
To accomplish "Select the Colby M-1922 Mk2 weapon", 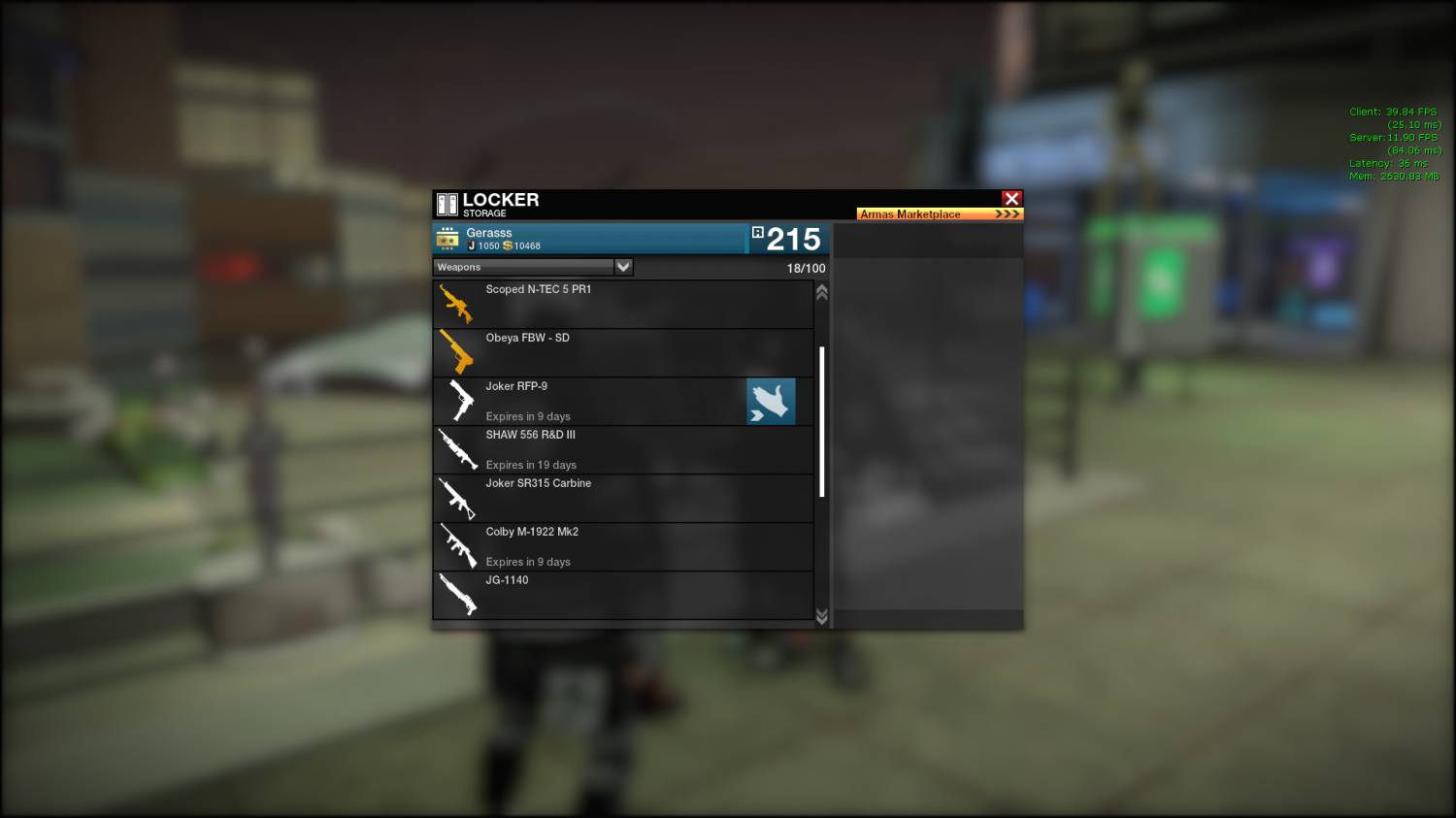I will click(x=621, y=547).
